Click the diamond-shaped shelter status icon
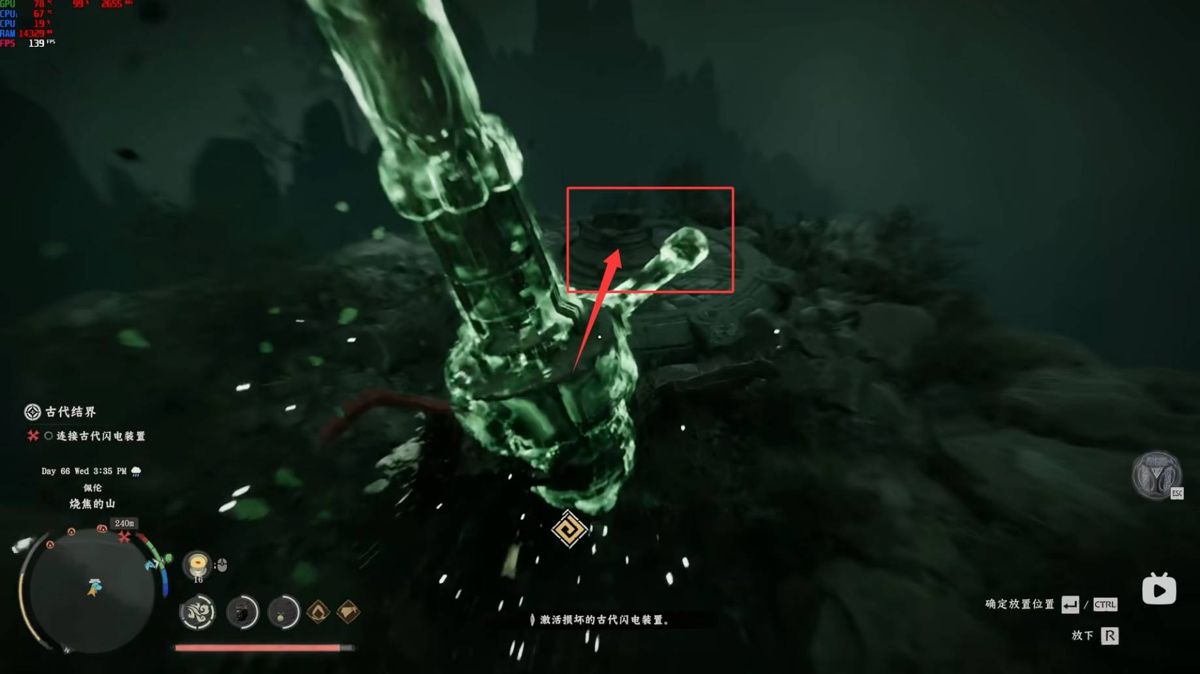 pos(347,611)
